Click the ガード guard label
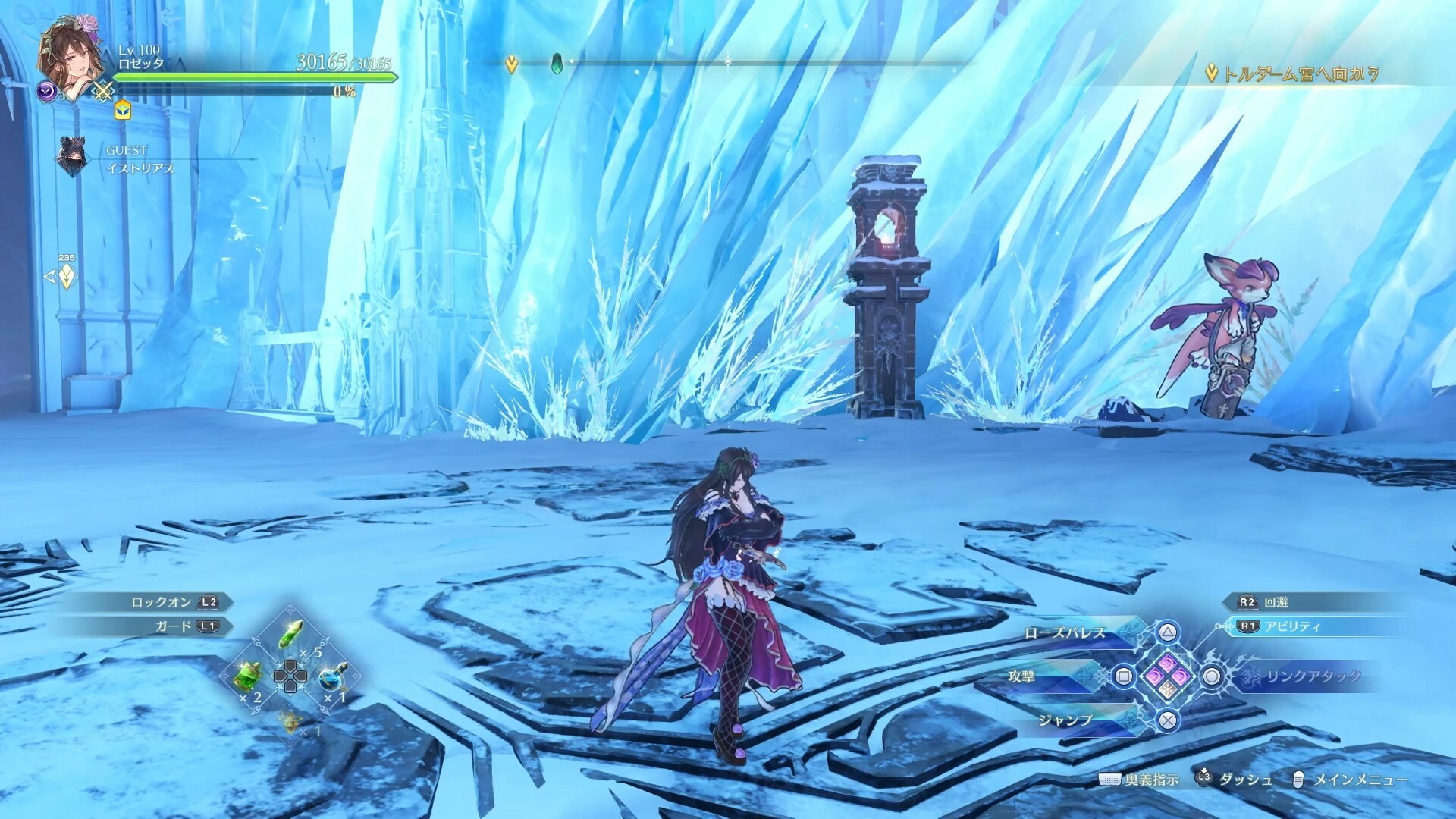 (x=174, y=626)
